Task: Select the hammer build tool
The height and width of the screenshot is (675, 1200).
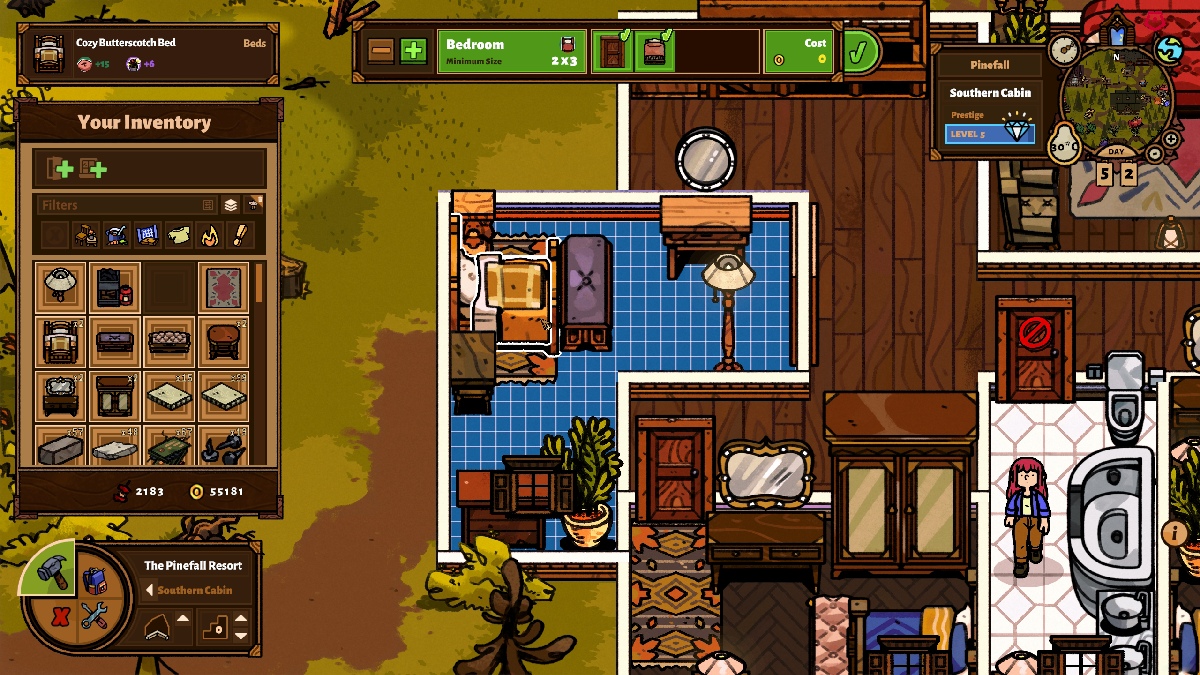Action: pyautogui.click(x=52, y=571)
